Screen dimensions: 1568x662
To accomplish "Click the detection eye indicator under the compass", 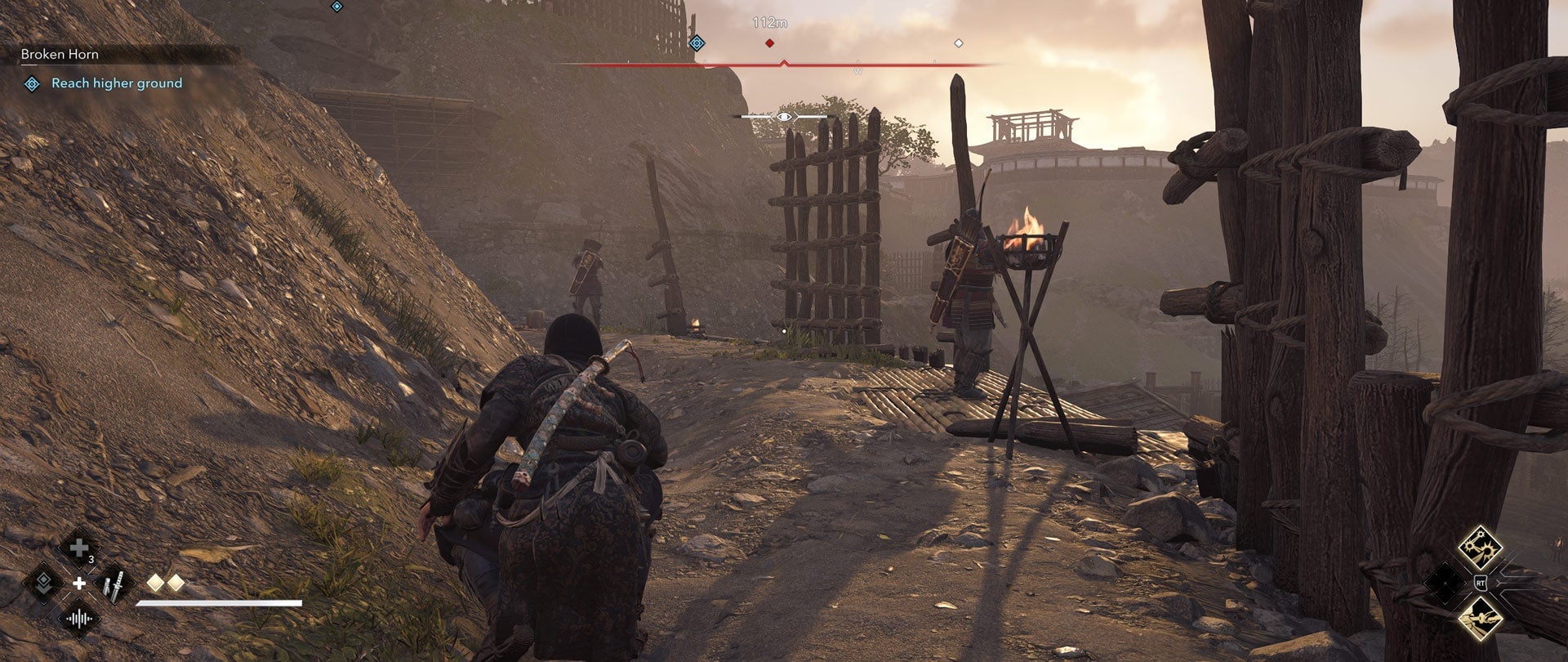I will click(x=784, y=117).
